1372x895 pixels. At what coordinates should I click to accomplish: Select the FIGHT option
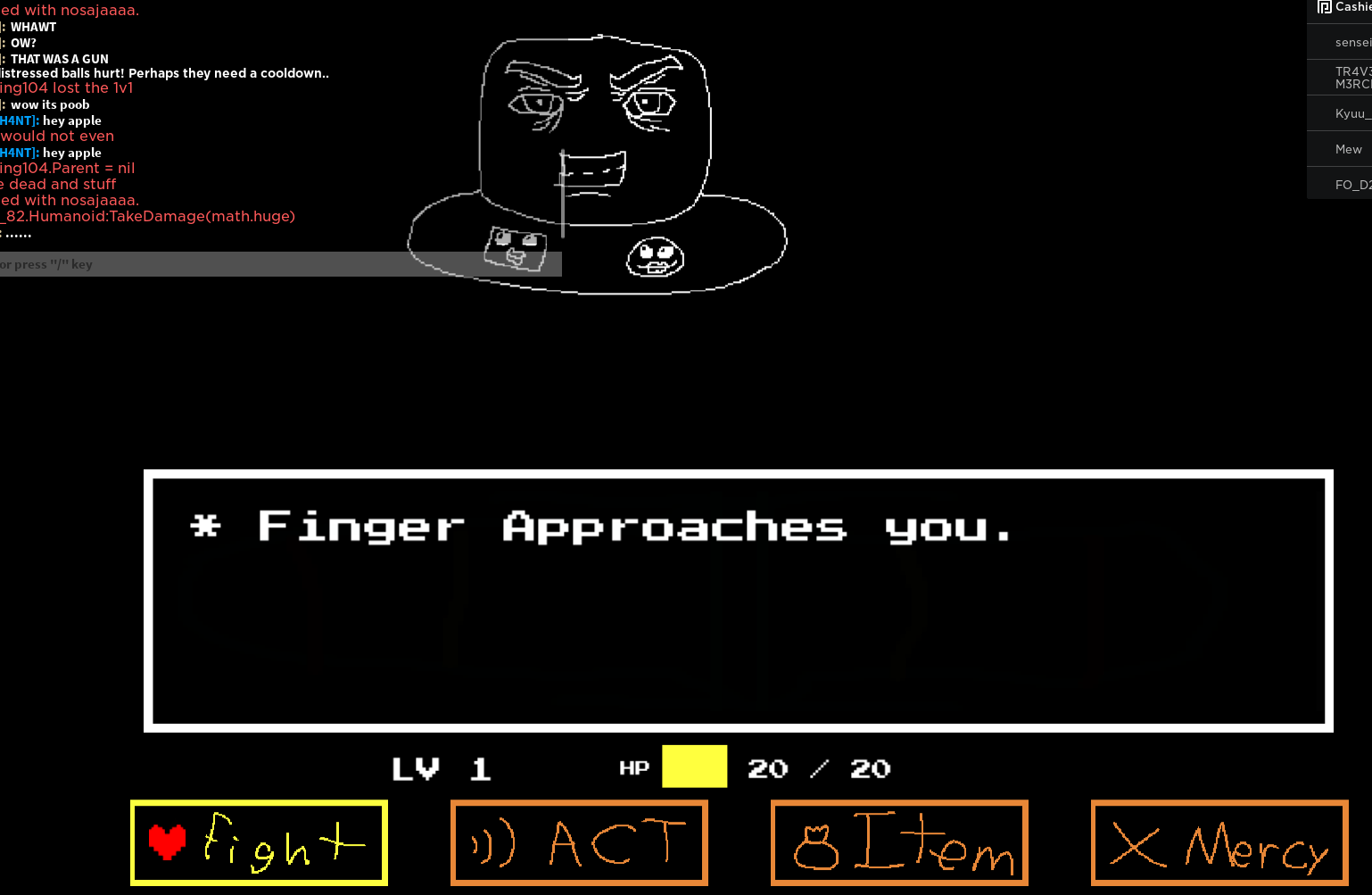click(259, 841)
